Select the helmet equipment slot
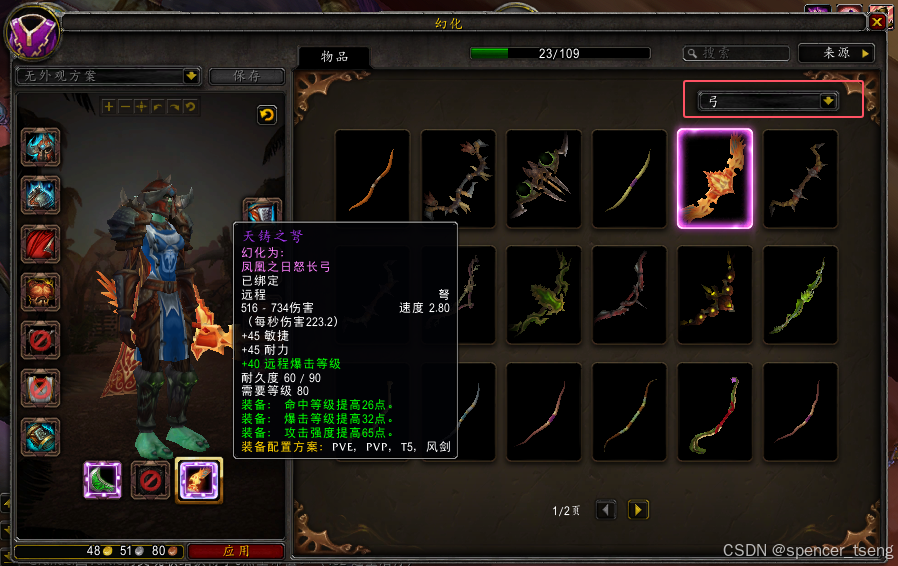Viewport: 898px width, 566px height. (41, 147)
